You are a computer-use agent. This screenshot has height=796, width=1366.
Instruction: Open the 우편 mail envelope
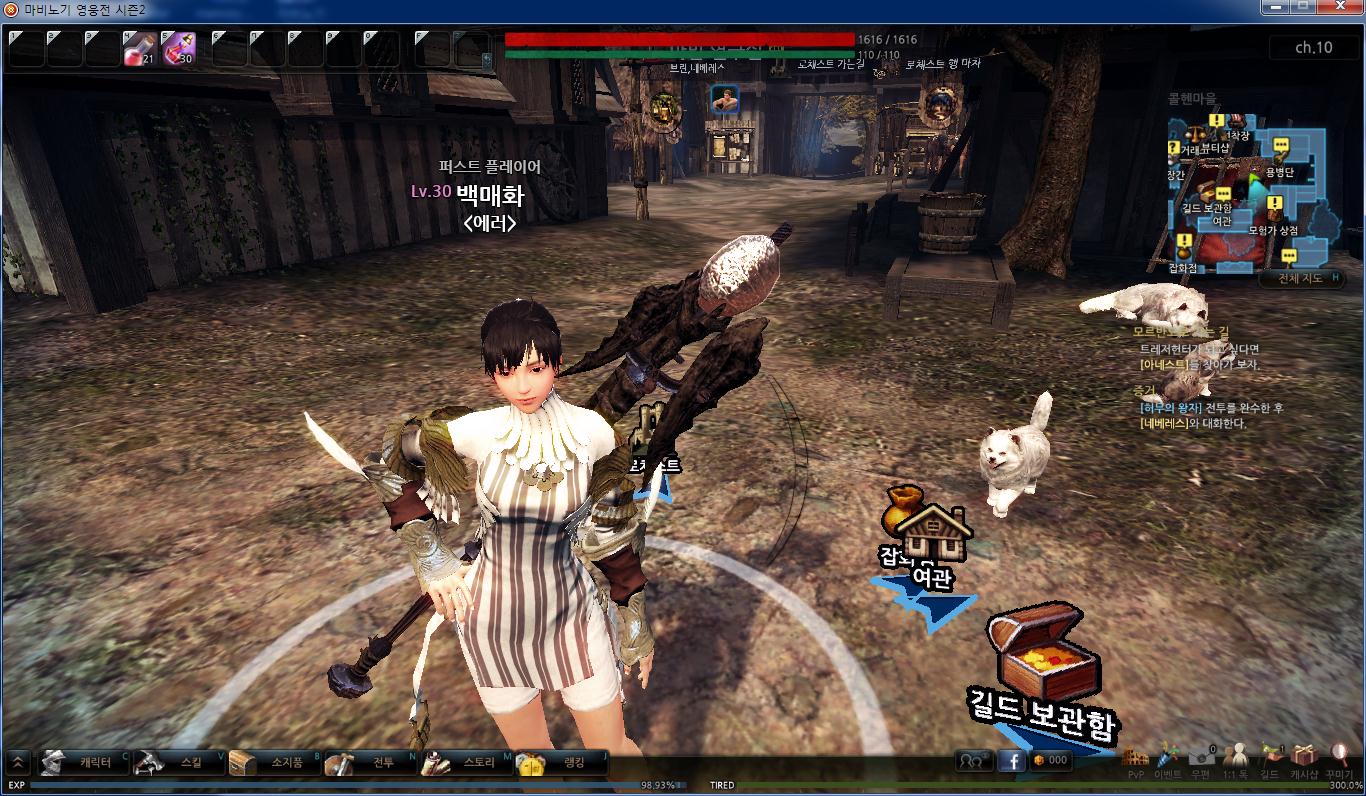pyautogui.click(x=1201, y=760)
